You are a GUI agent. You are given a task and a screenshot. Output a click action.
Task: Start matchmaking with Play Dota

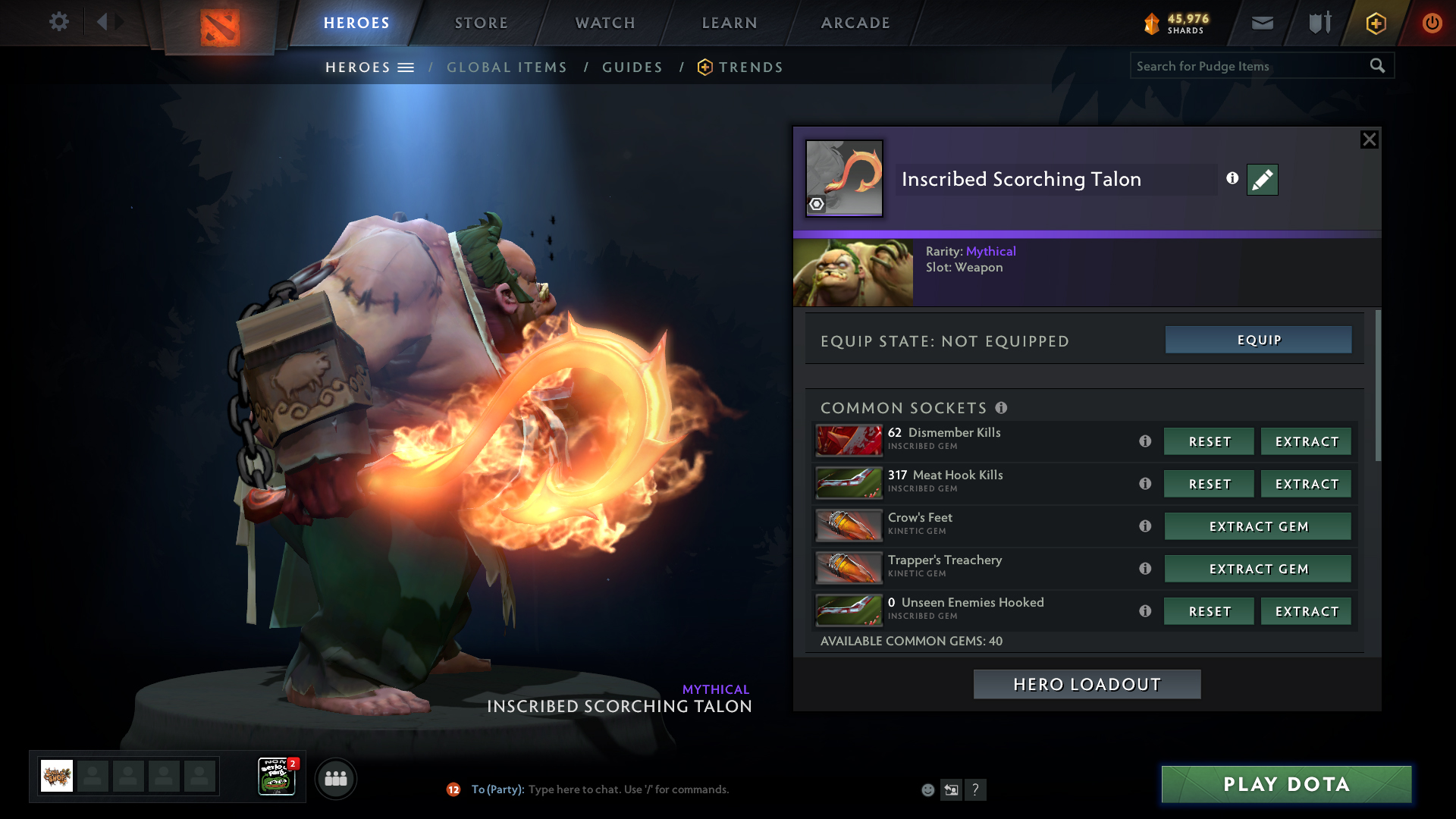point(1286,784)
